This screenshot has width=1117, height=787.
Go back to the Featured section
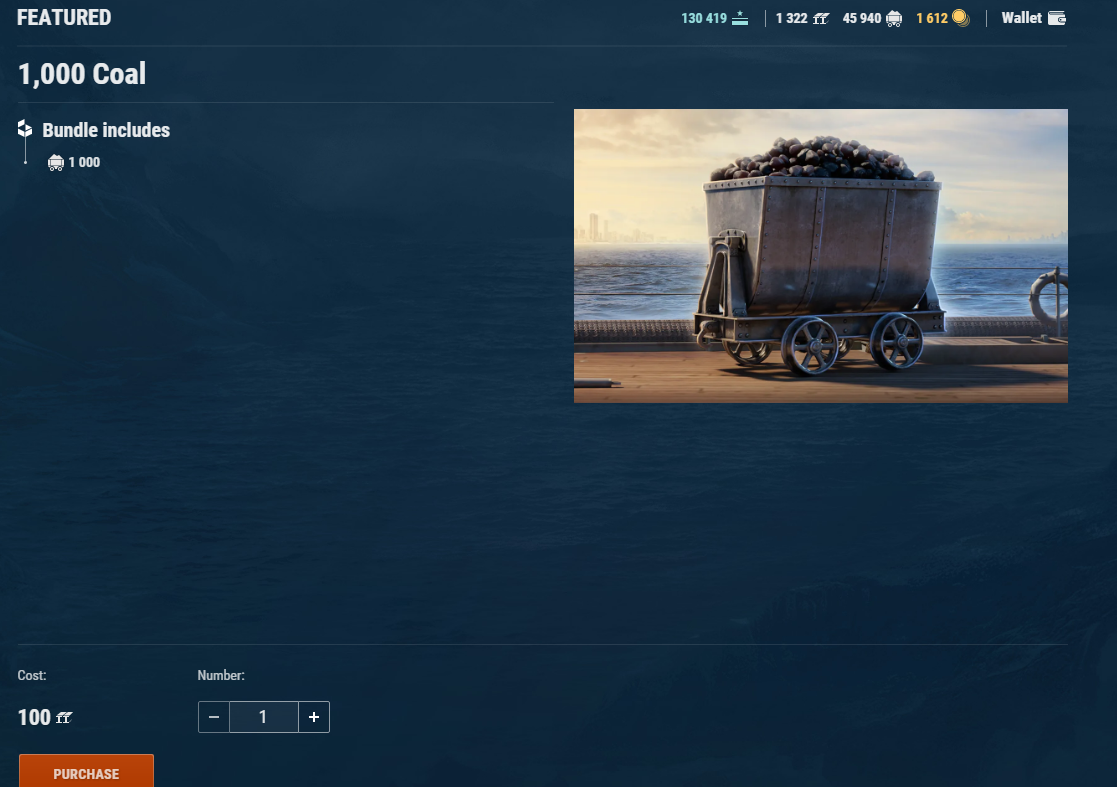[x=64, y=18]
